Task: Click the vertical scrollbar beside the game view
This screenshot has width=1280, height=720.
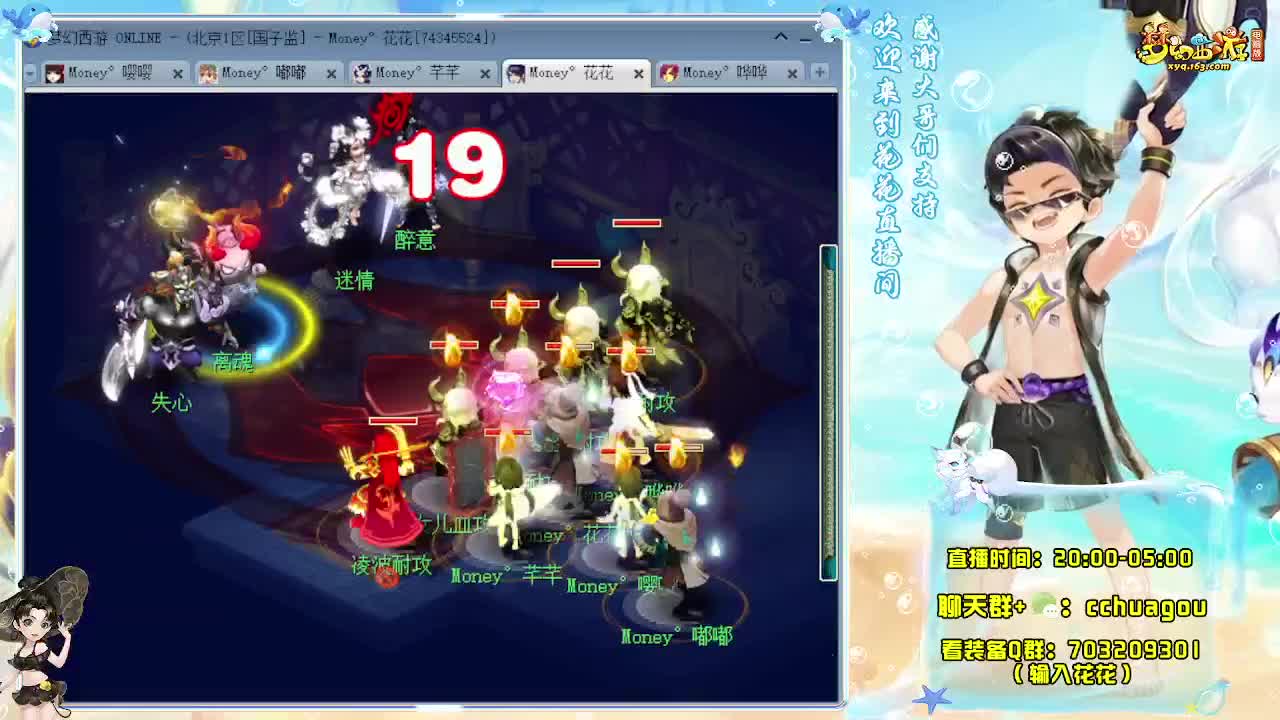Action: [x=824, y=400]
